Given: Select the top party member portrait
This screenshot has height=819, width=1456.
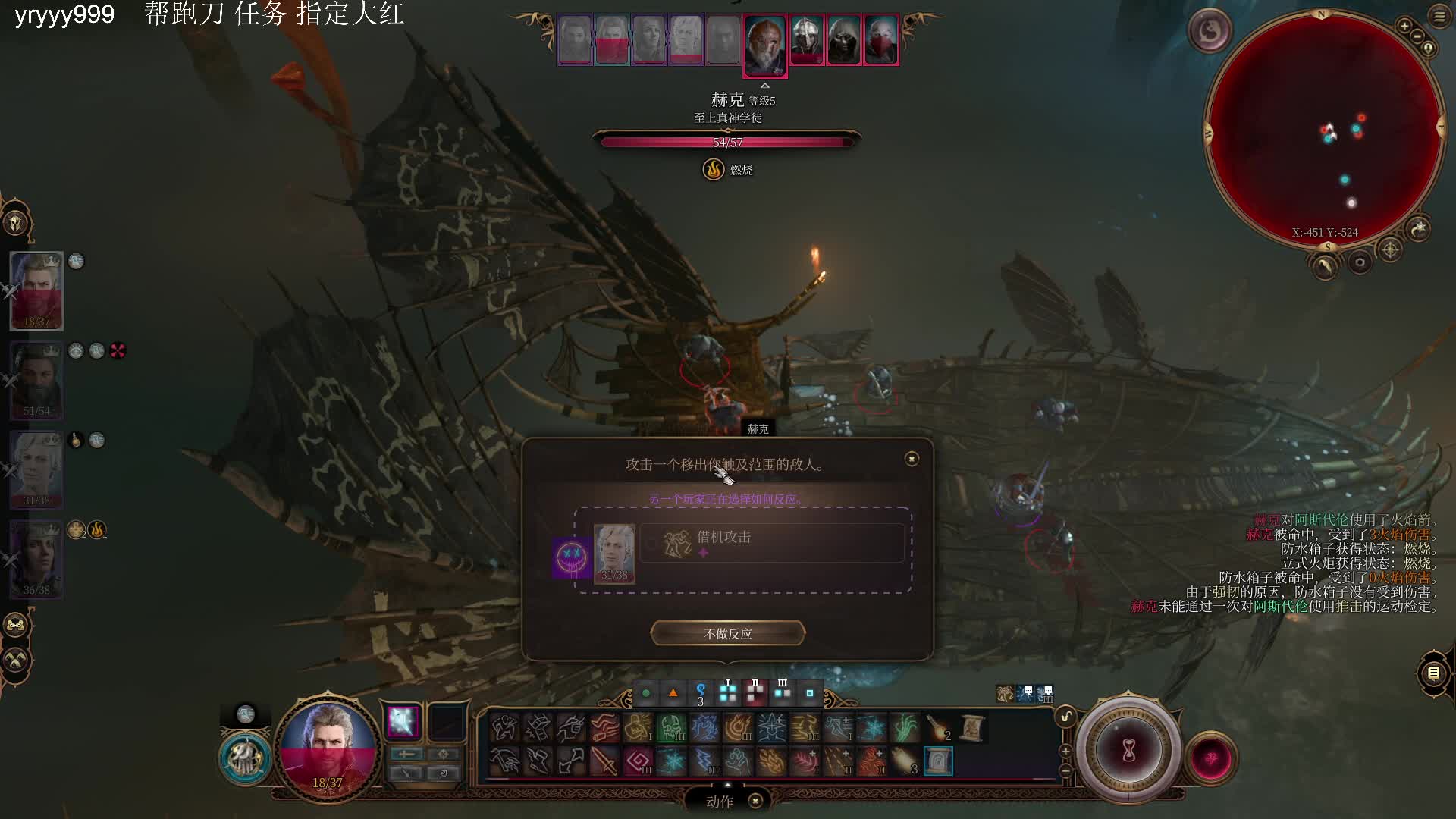Looking at the screenshot, I should point(36,290).
